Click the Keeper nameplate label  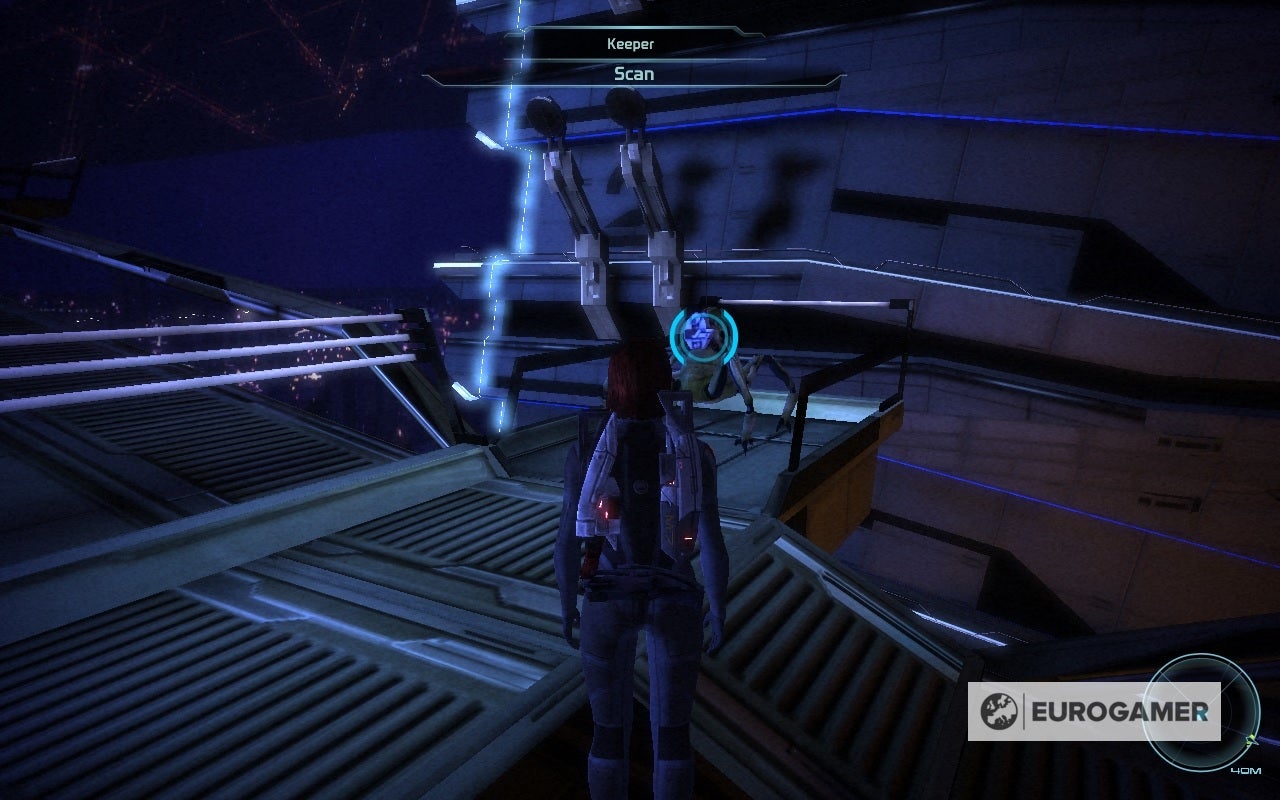point(629,44)
